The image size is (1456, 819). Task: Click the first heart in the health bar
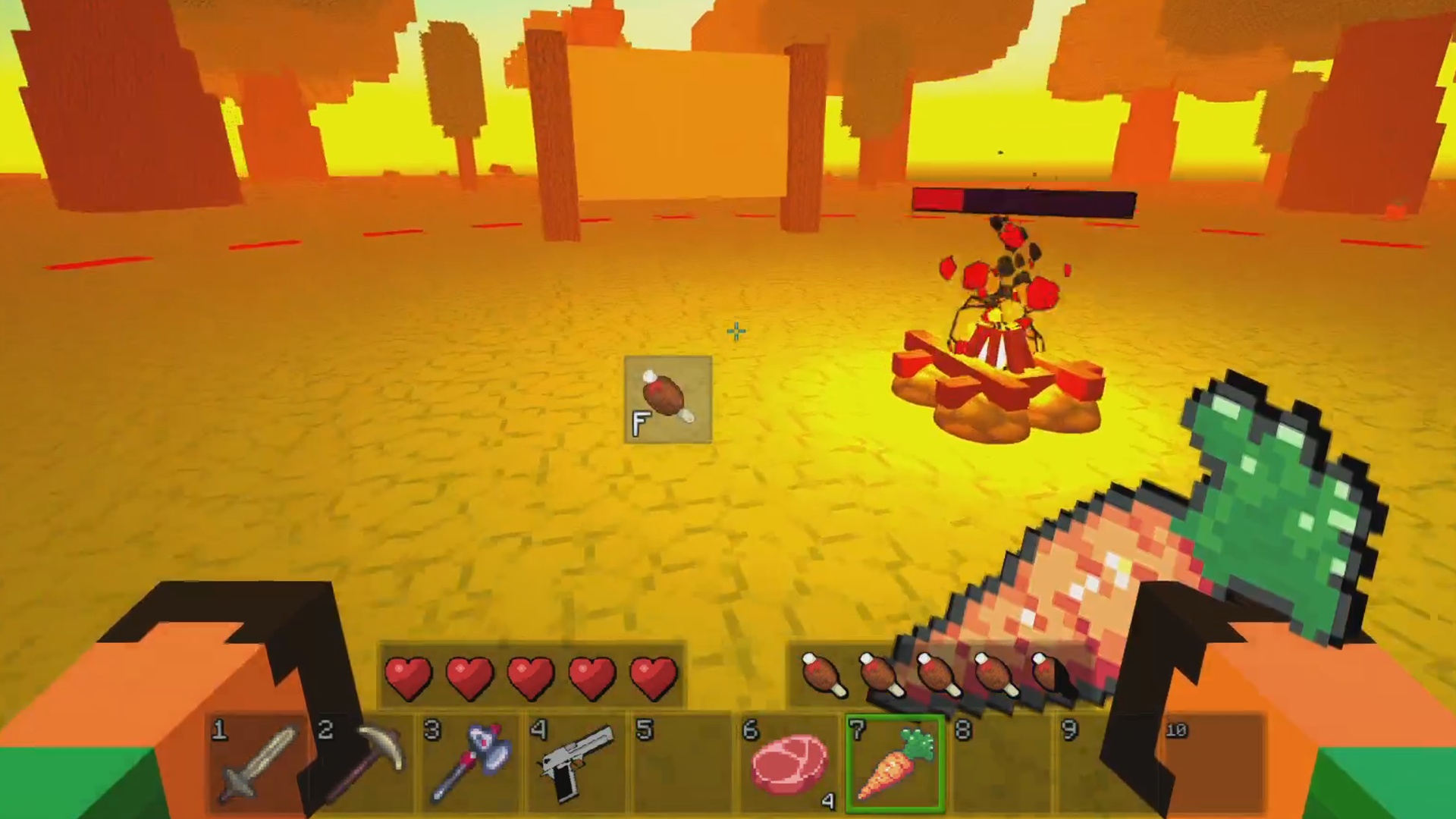[x=407, y=677]
